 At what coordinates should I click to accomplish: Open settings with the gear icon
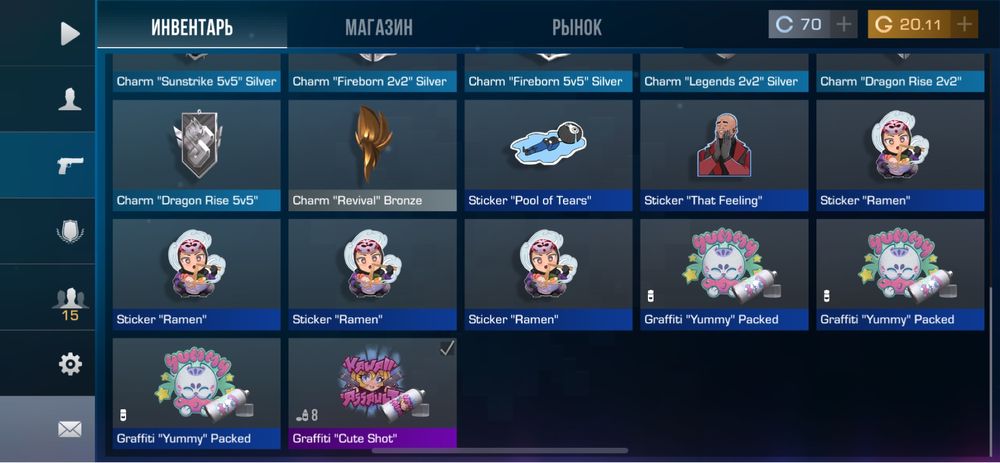click(x=69, y=364)
